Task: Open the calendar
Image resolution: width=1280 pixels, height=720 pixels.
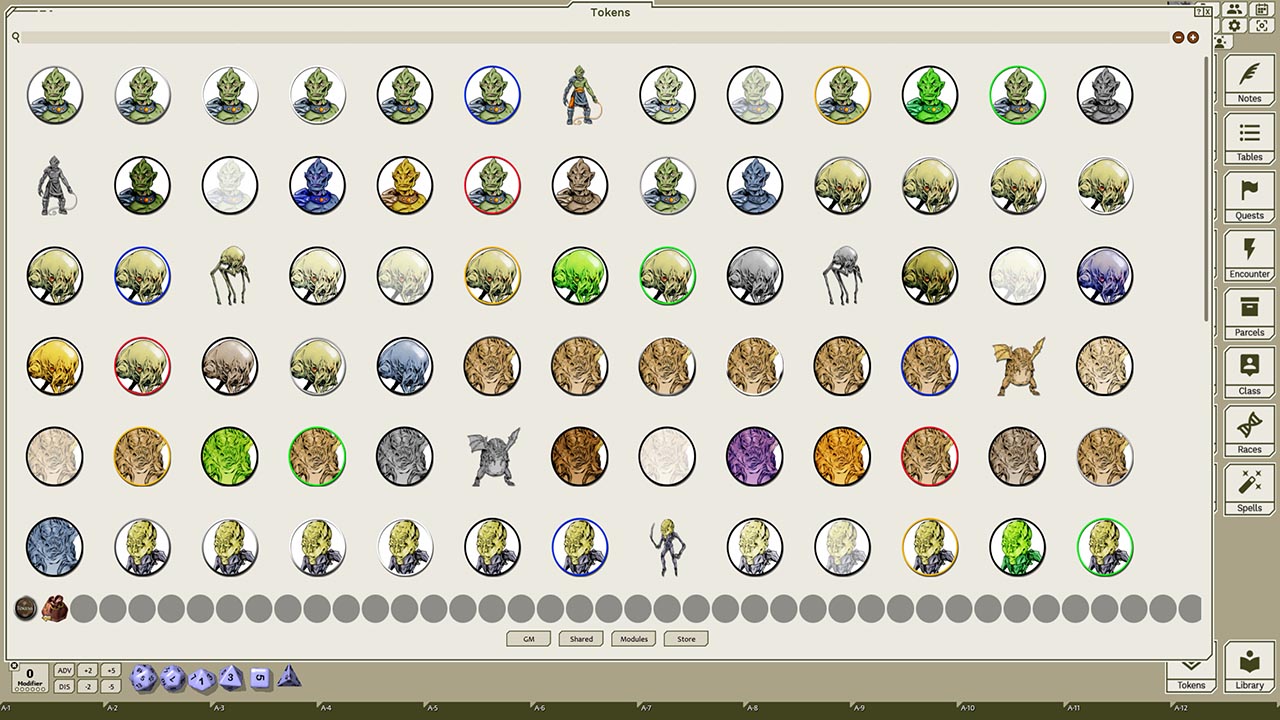Action: click(x=1261, y=9)
